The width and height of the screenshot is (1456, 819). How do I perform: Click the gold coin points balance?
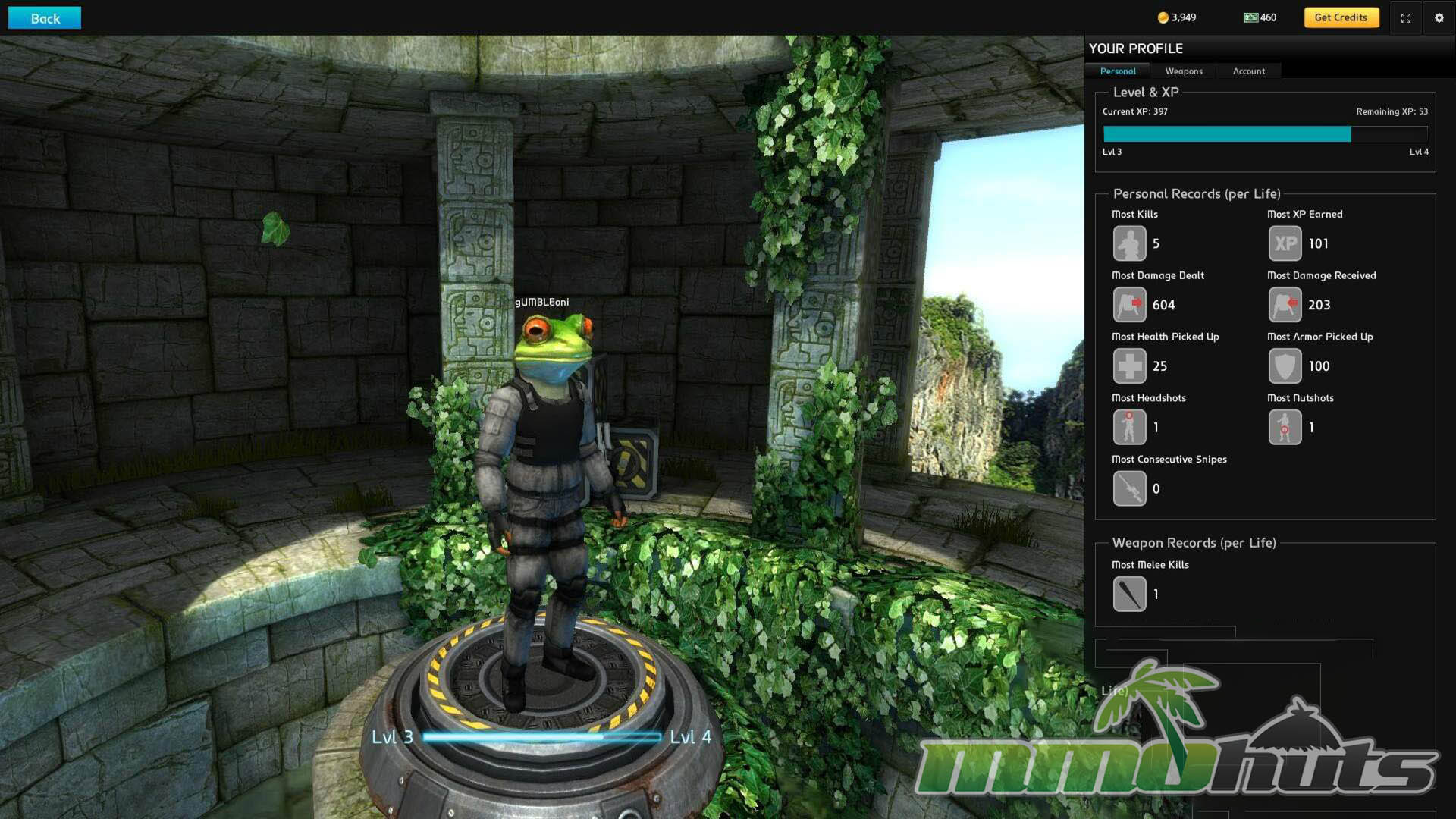tap(1176, 17)
